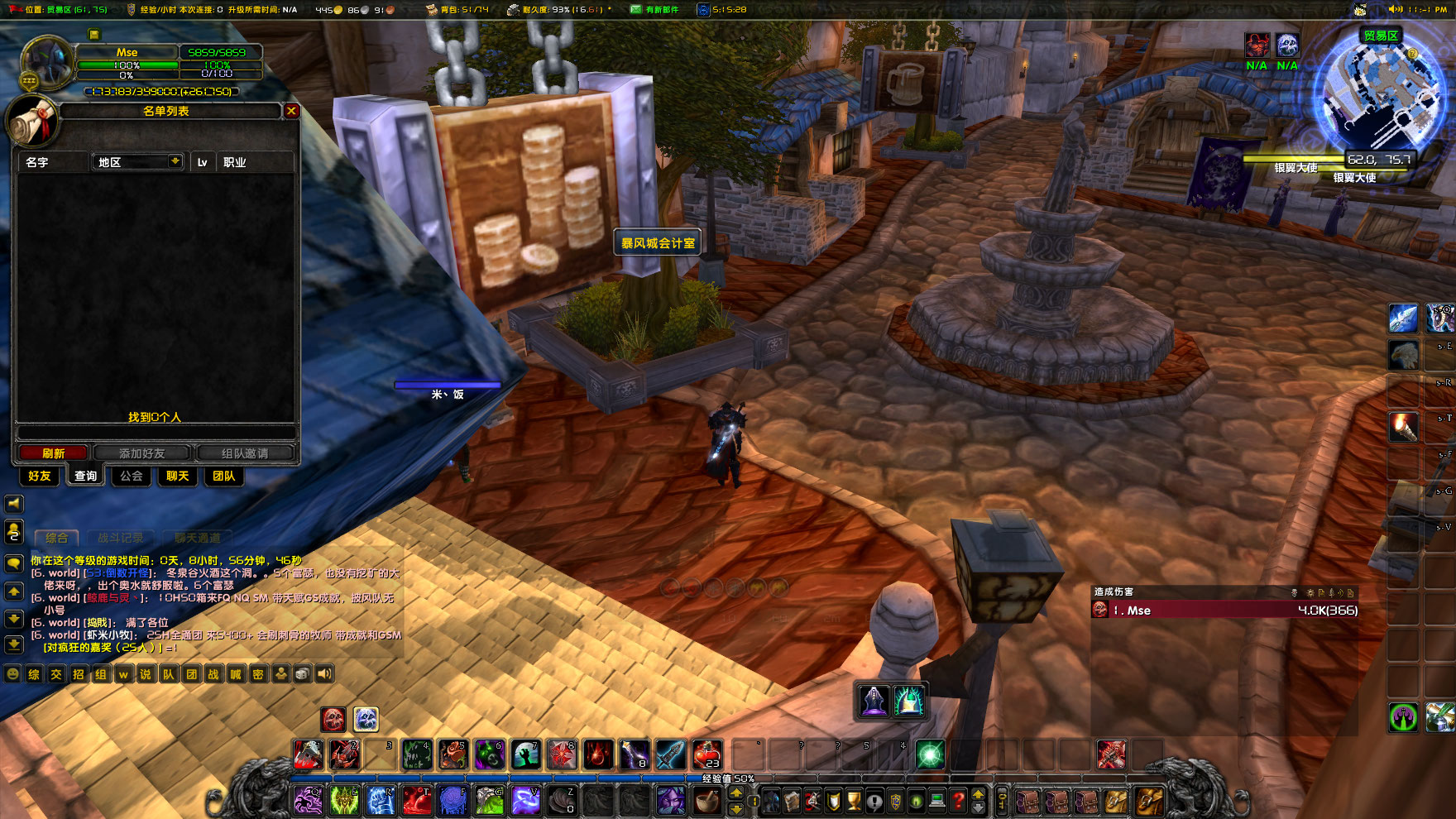Toggle the speaker icon at the end of the chat bar
Image resolution: width=1456 pixels, height=819 pixels.
323,673
